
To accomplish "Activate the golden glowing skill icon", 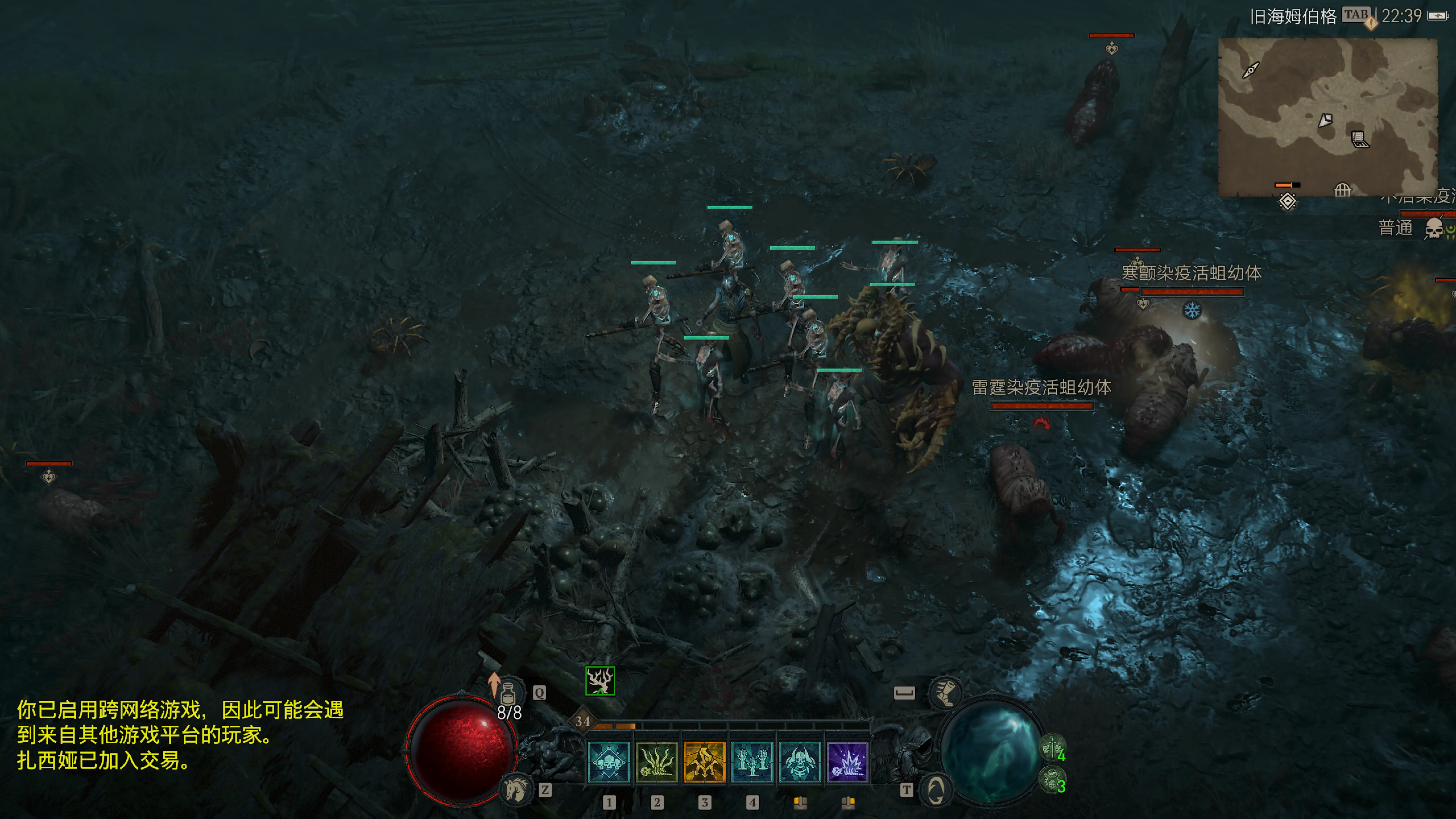I will point(704,762).
